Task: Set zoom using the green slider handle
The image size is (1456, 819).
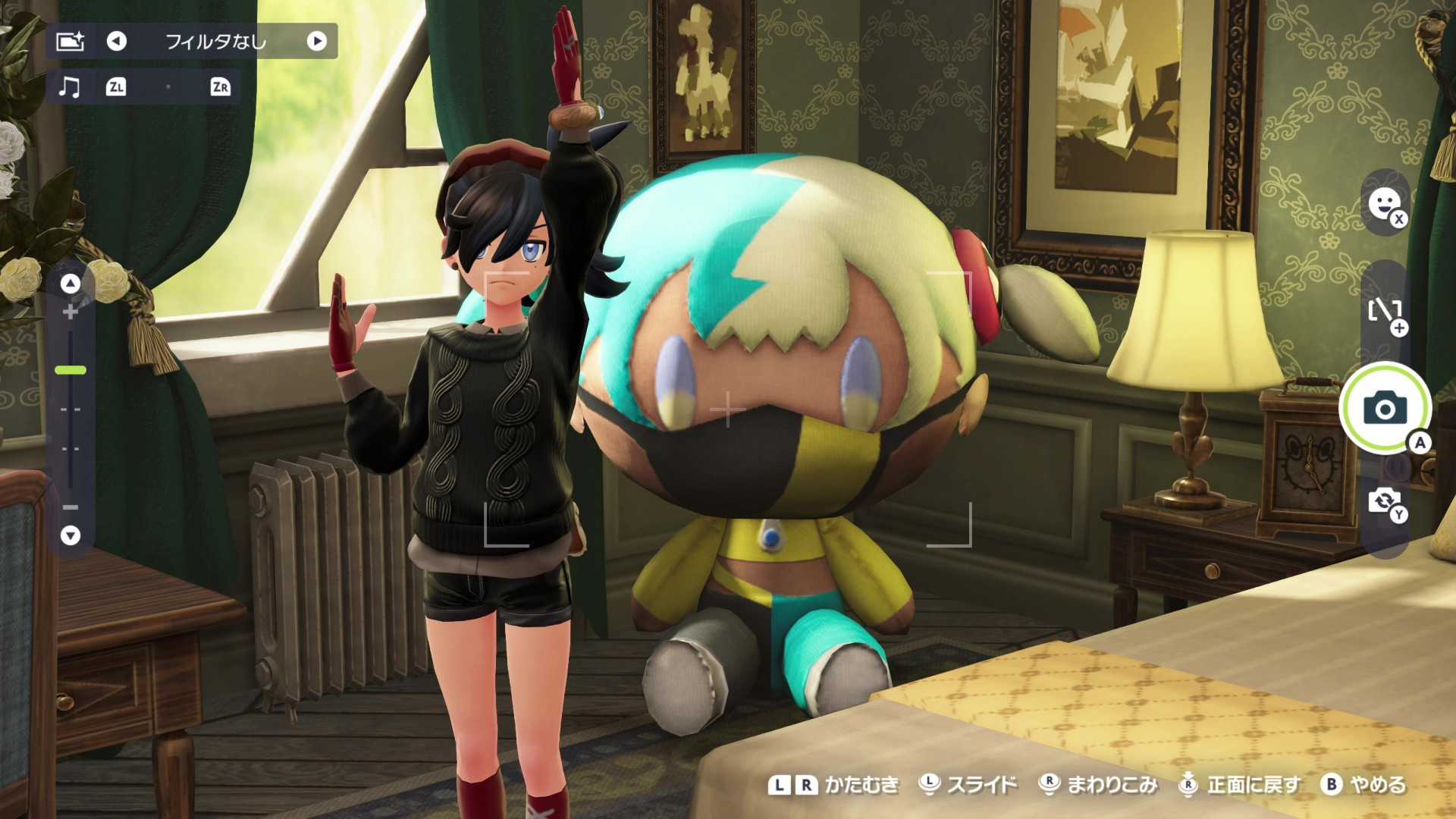Action: pyautogui.click(x=71, y=370)
